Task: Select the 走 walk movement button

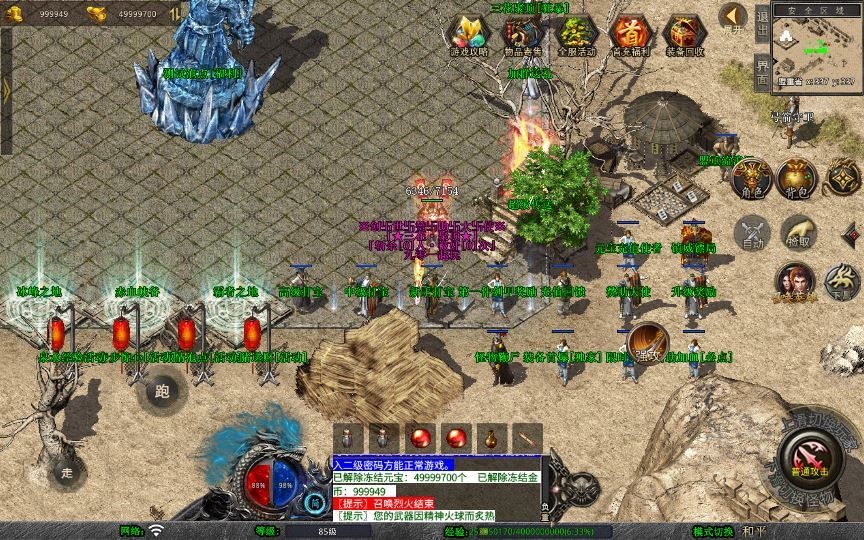Action: coord(67,472)
